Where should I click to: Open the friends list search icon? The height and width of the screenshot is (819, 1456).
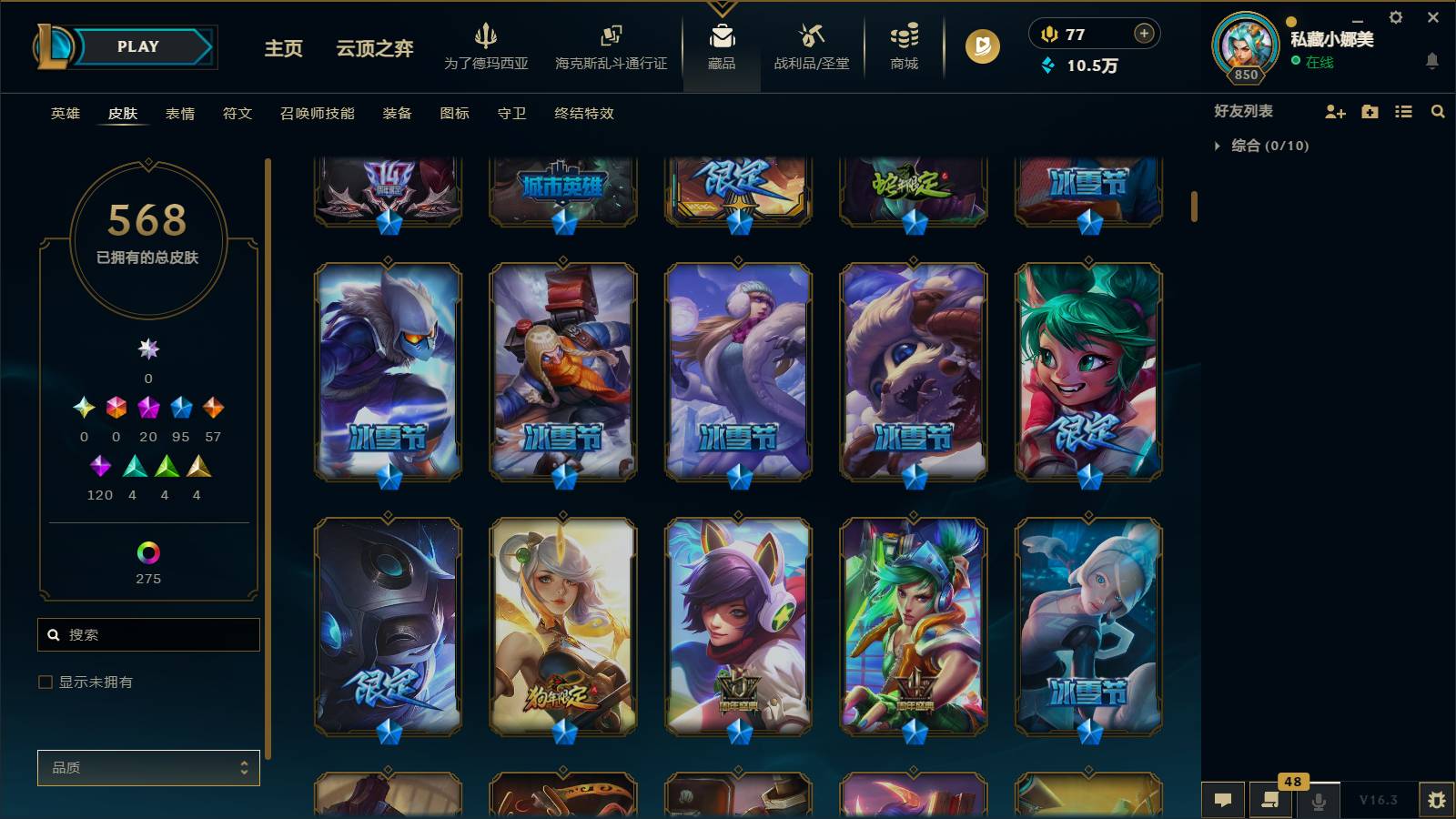pyautogui.click(x=1438, y=111)
